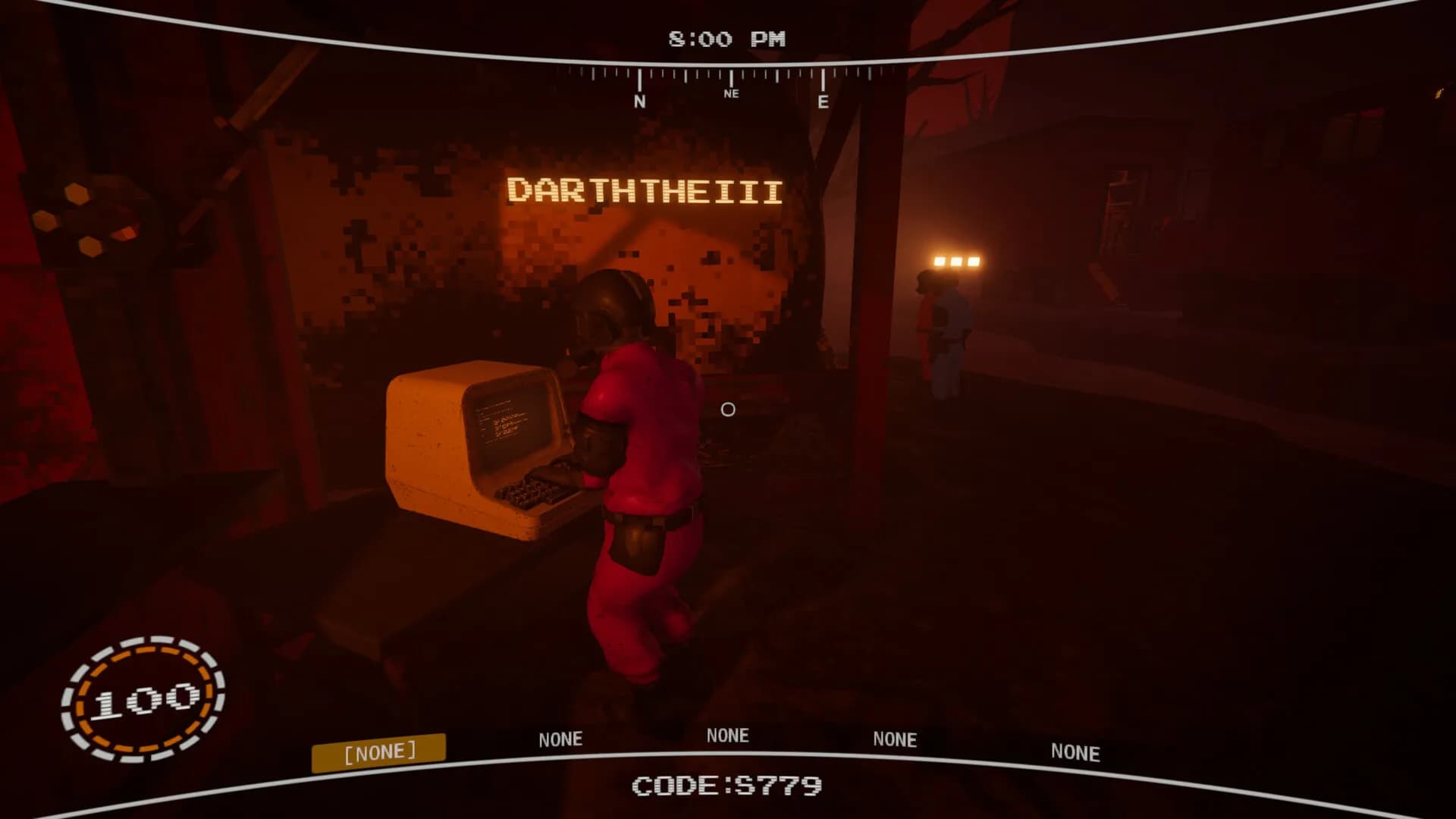Click the N marker on the compass

click(x=641, y=99)
